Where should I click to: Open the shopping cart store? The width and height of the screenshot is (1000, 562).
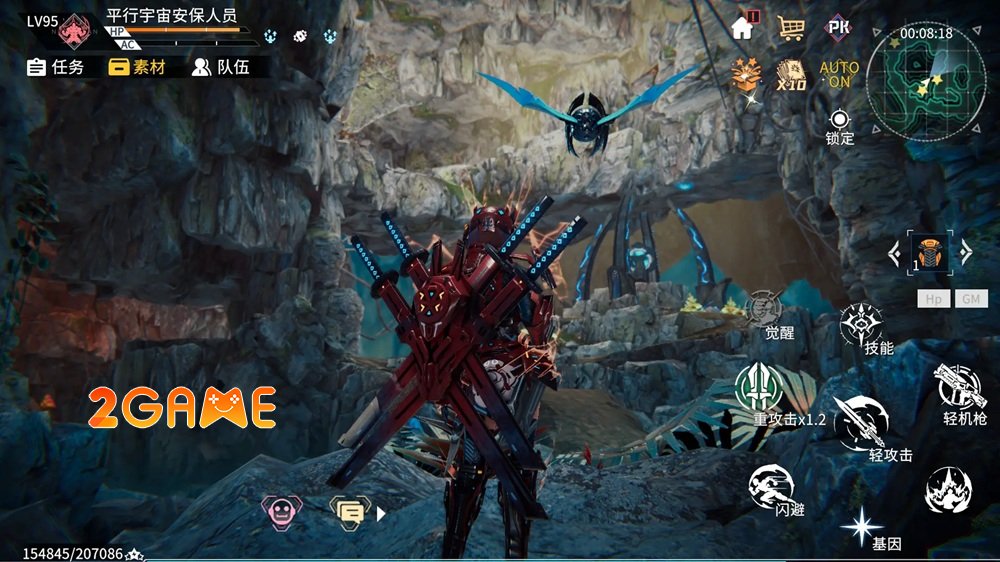point(791,27)
